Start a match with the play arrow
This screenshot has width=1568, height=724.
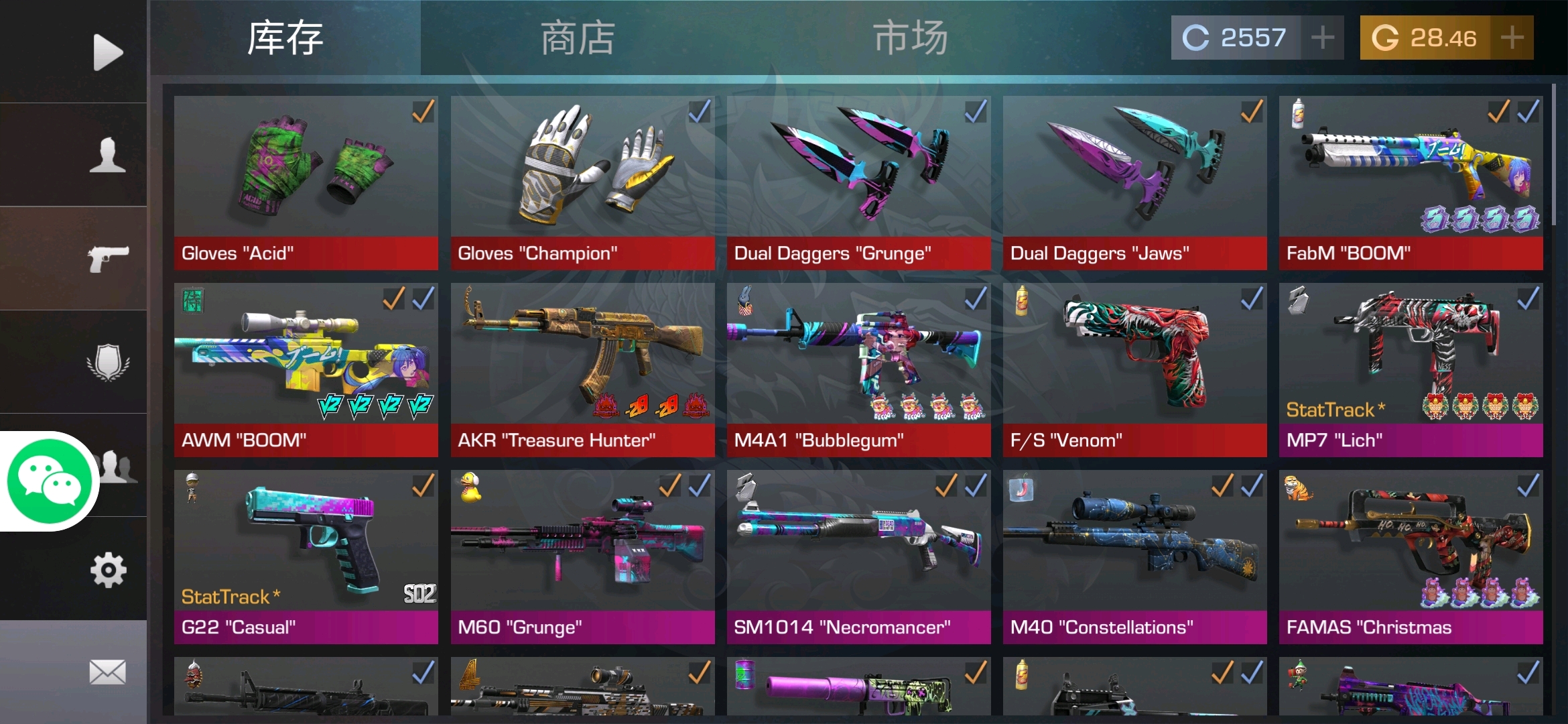click(x=107, y=52)
